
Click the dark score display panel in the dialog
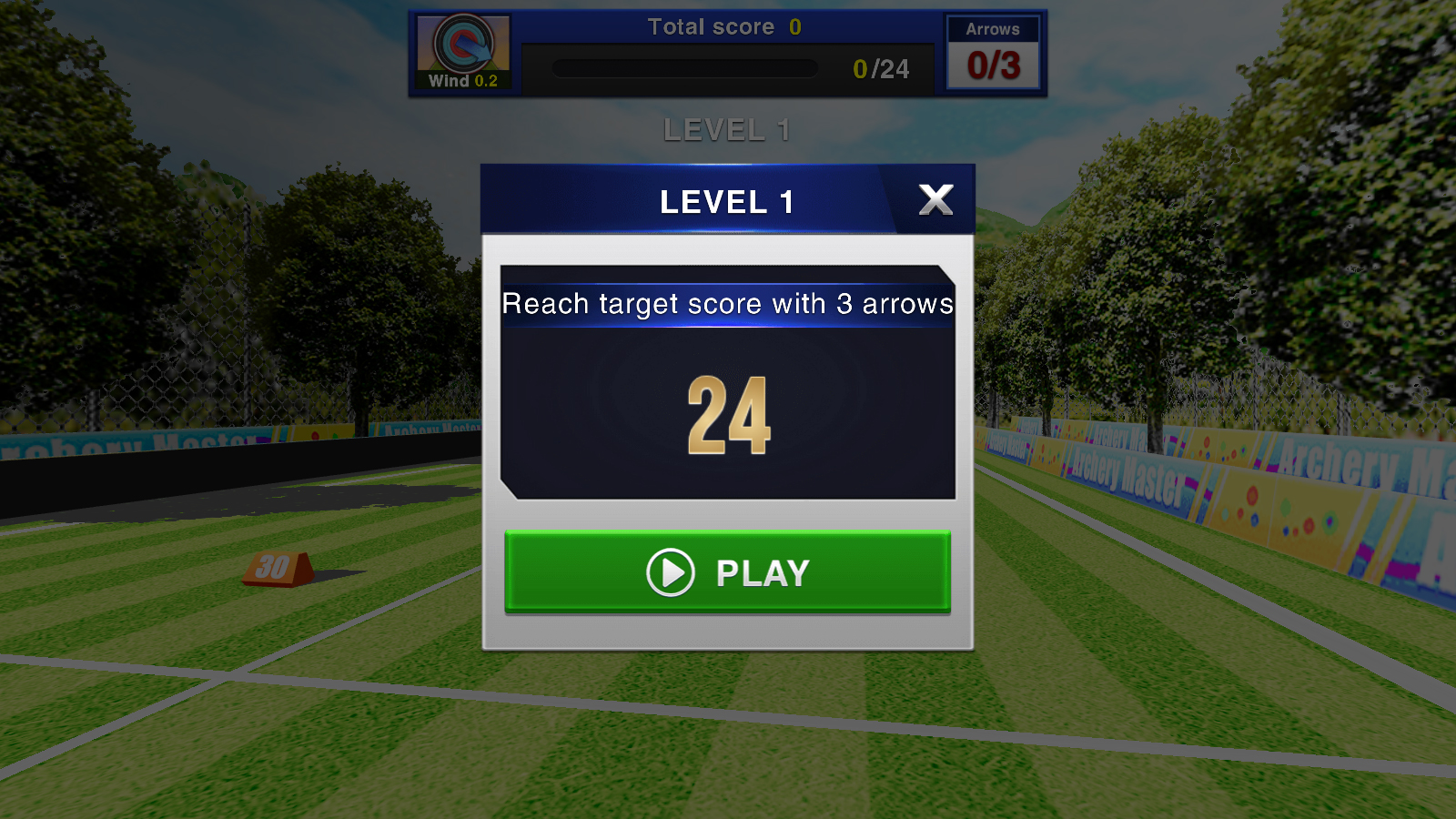[x=727, y=382]
